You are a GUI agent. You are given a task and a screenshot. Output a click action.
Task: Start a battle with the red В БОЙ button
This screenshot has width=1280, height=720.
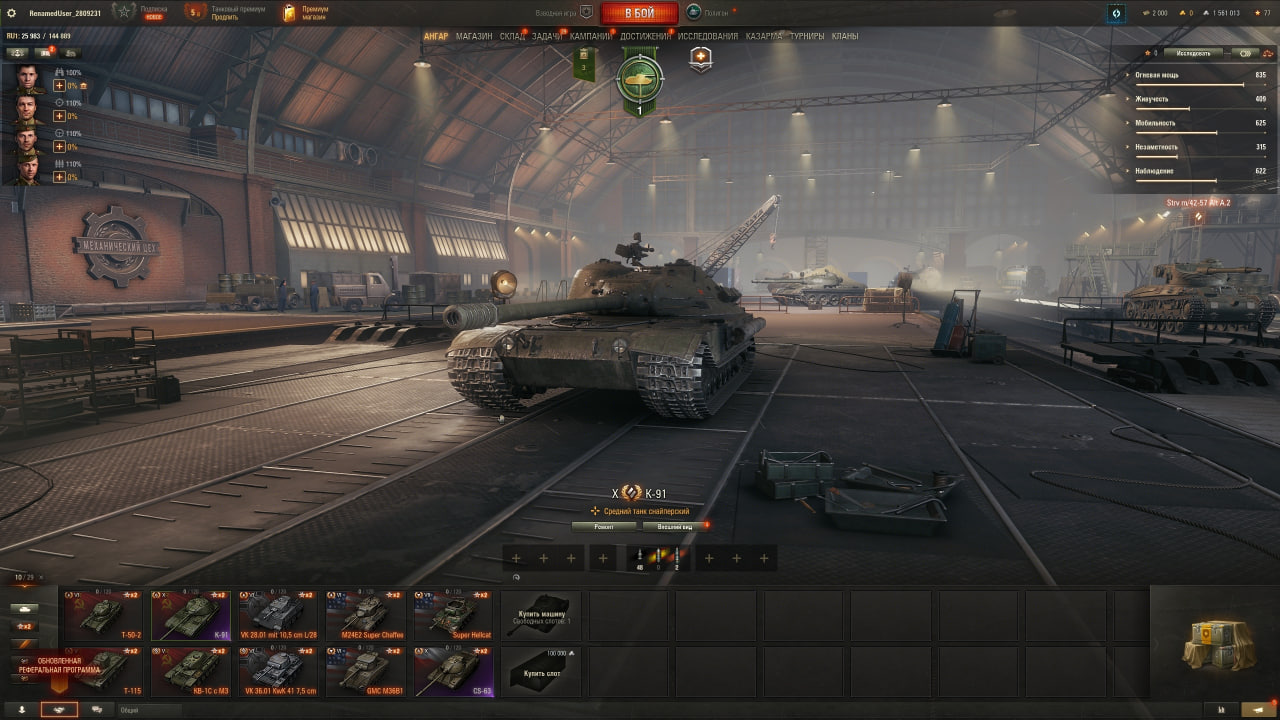click(x=639, y=13)
